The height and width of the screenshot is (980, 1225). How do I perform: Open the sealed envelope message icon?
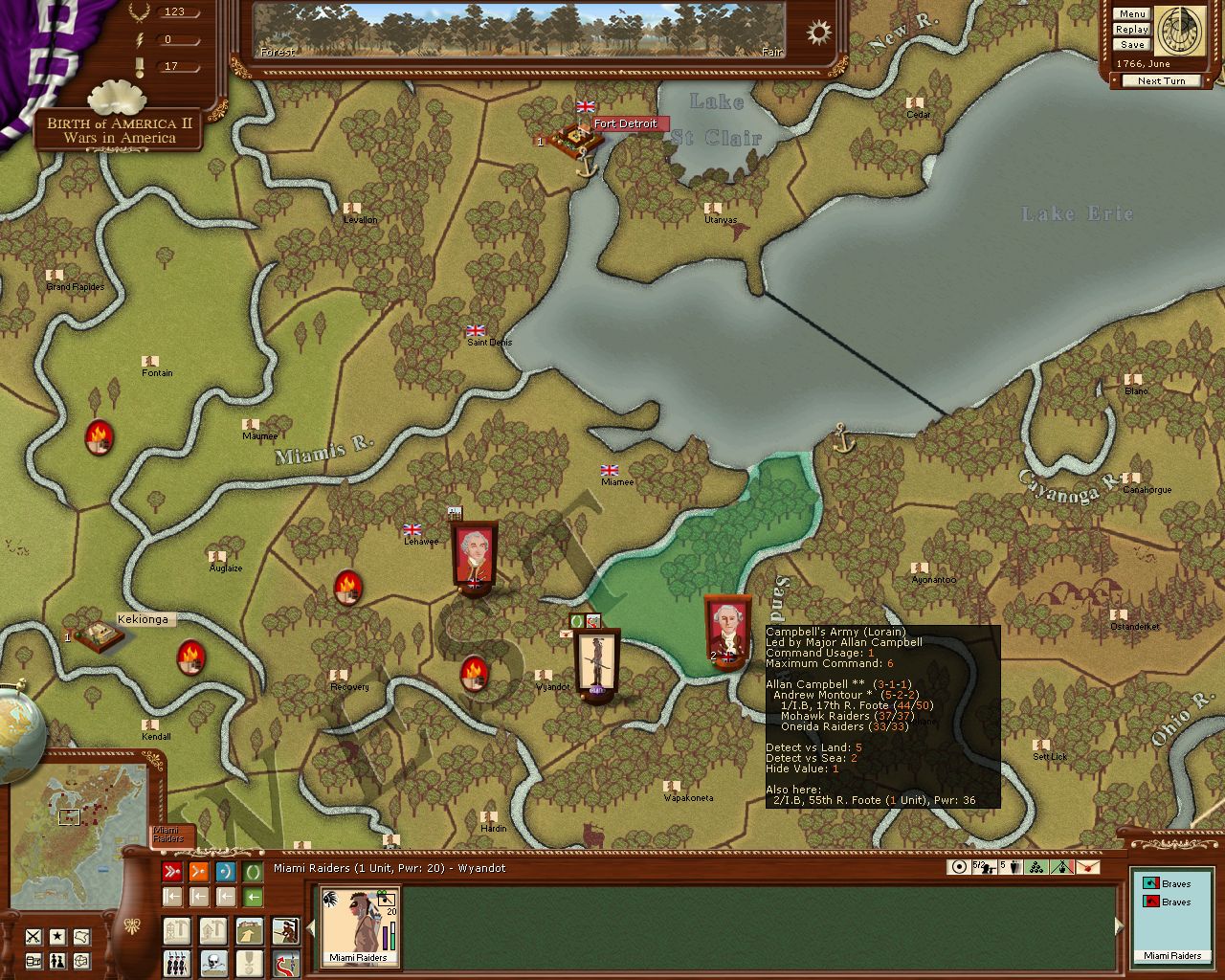(1088, 867)
